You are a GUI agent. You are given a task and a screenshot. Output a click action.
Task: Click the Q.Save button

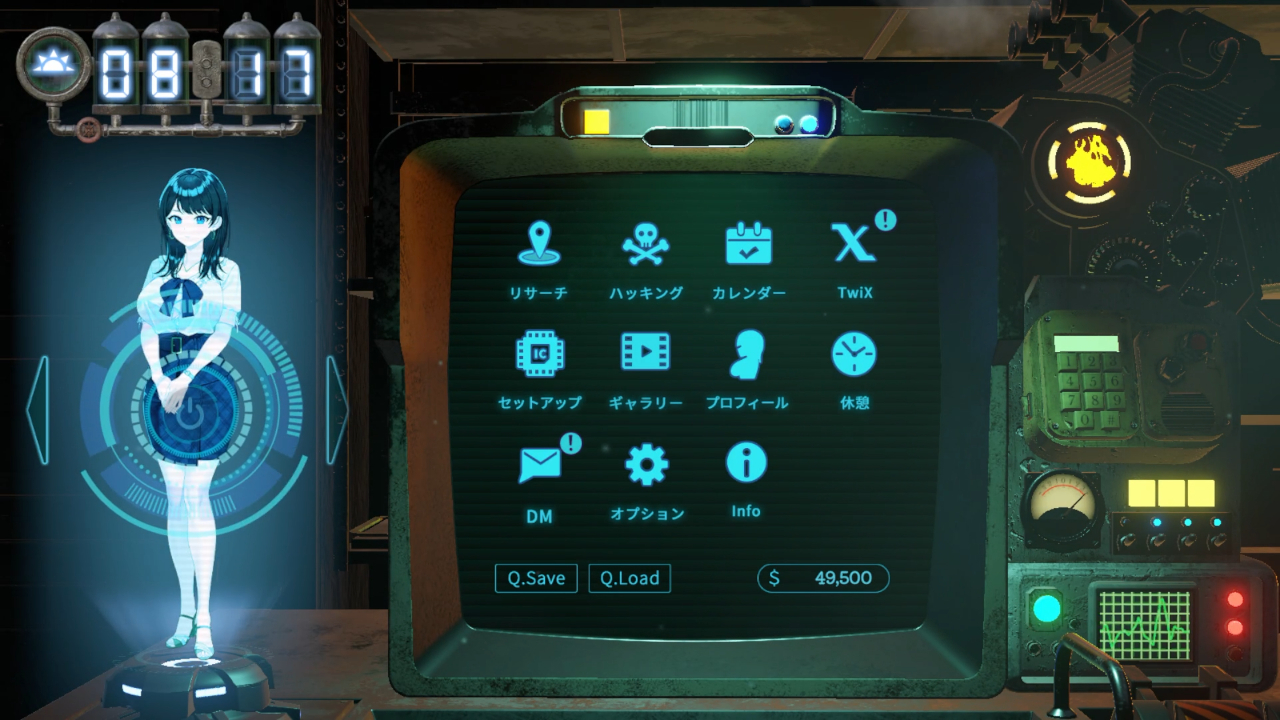coord(536,578)
